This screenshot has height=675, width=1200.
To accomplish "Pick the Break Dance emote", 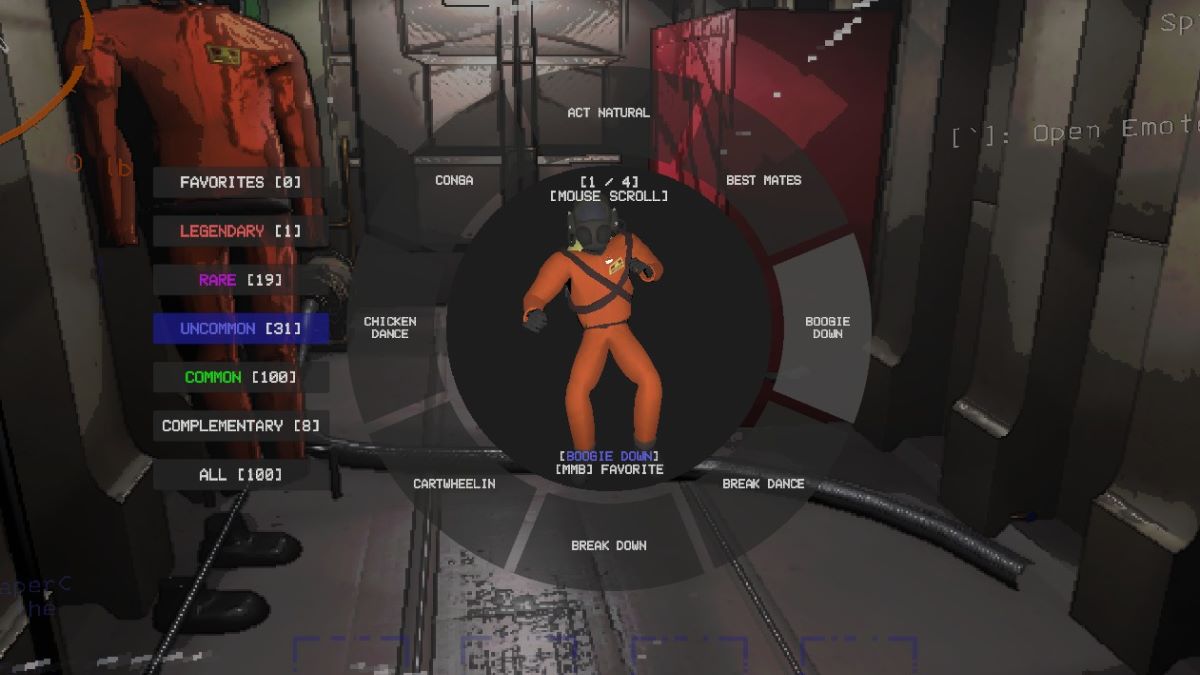I will (x=763, y=483).
